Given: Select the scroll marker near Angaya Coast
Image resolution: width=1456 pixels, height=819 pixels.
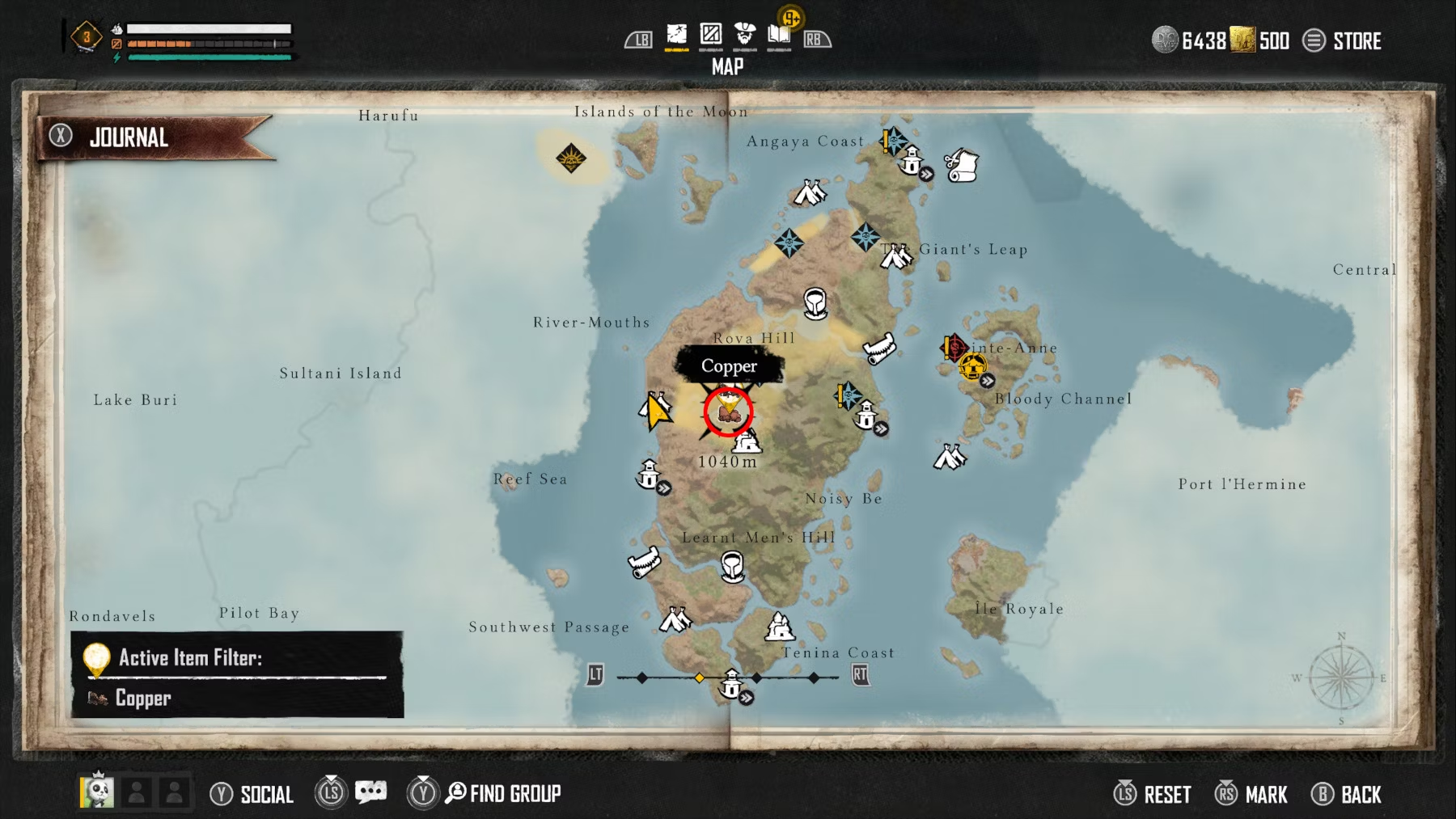Looking at the screenshot, I should [962, 165].
